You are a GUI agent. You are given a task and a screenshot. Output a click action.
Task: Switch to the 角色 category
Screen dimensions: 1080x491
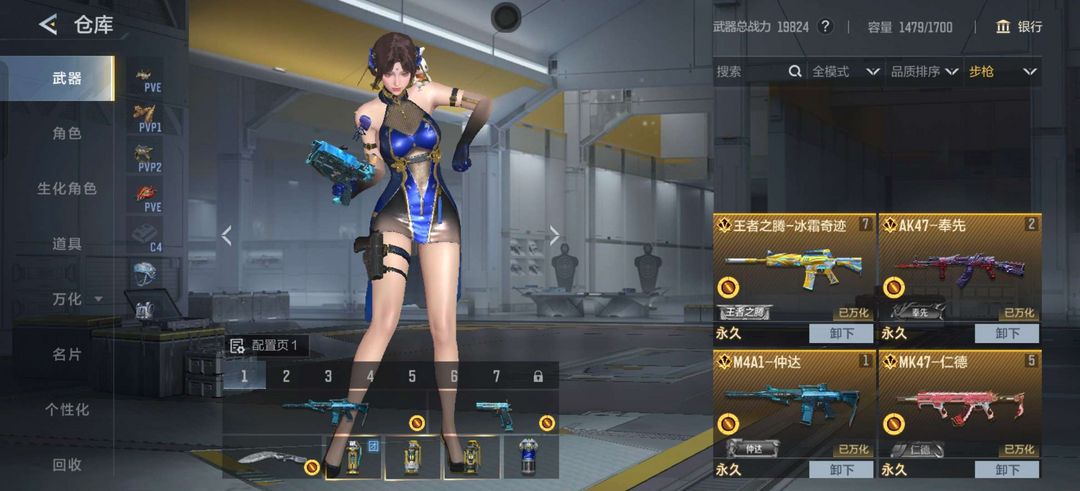pyautogui.click(x=66, y=133)
